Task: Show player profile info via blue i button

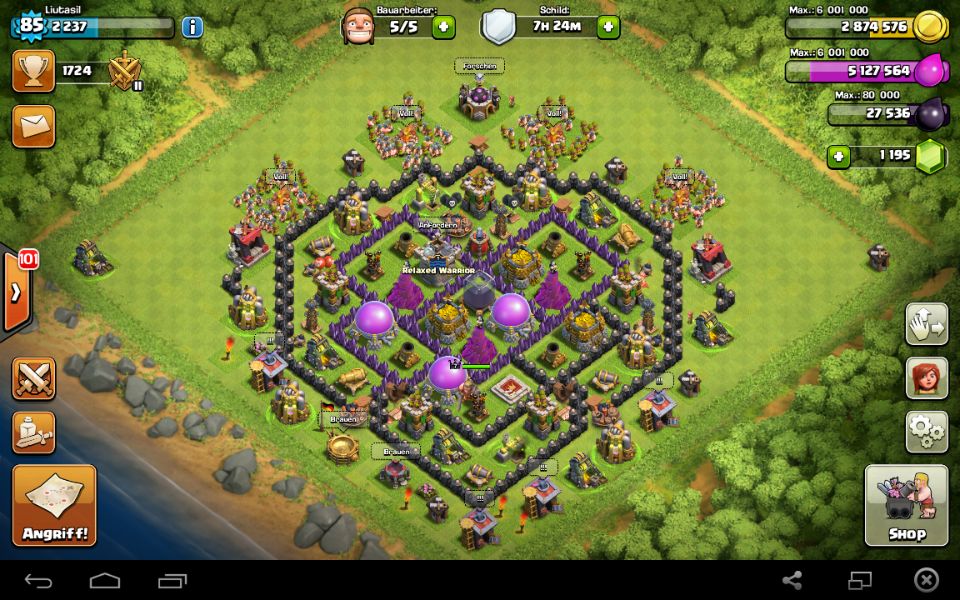Action: tap(192, 27)
